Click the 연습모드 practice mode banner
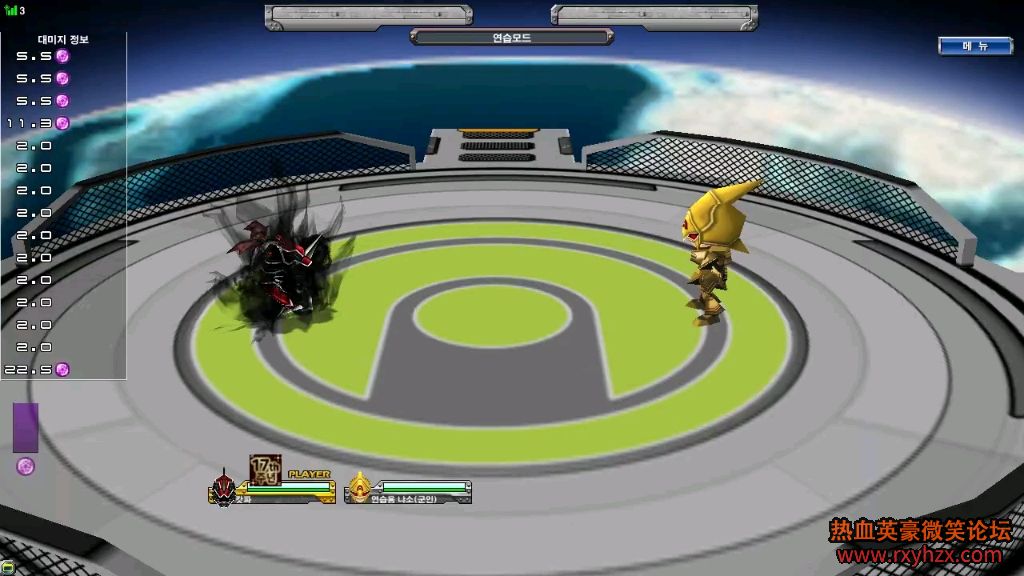 (x=511, y=38)
